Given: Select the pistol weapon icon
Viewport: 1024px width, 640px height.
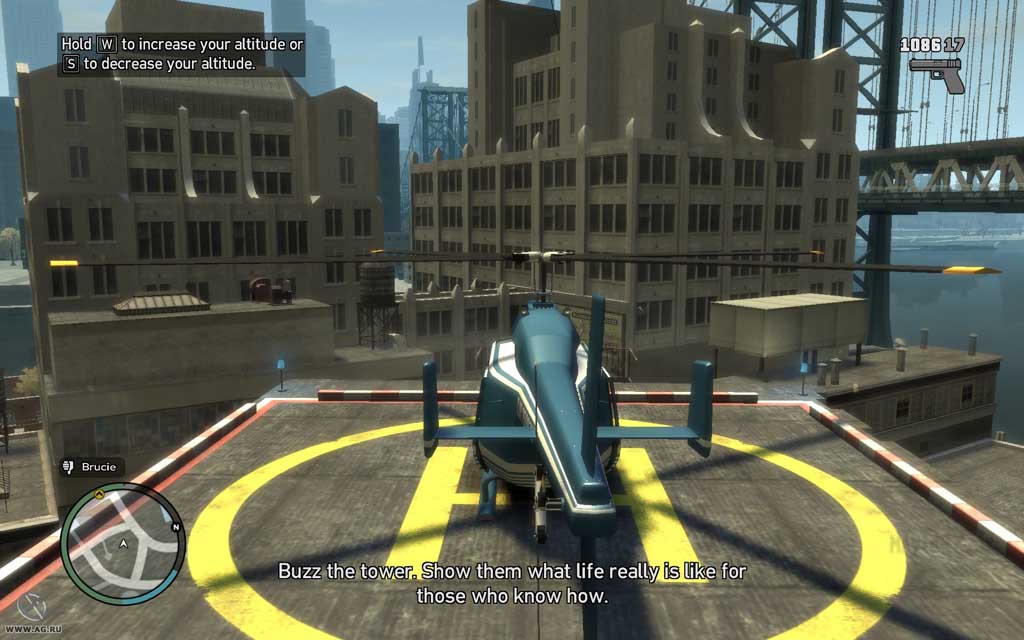Looking at the screenshot, I should click(937, 73).
